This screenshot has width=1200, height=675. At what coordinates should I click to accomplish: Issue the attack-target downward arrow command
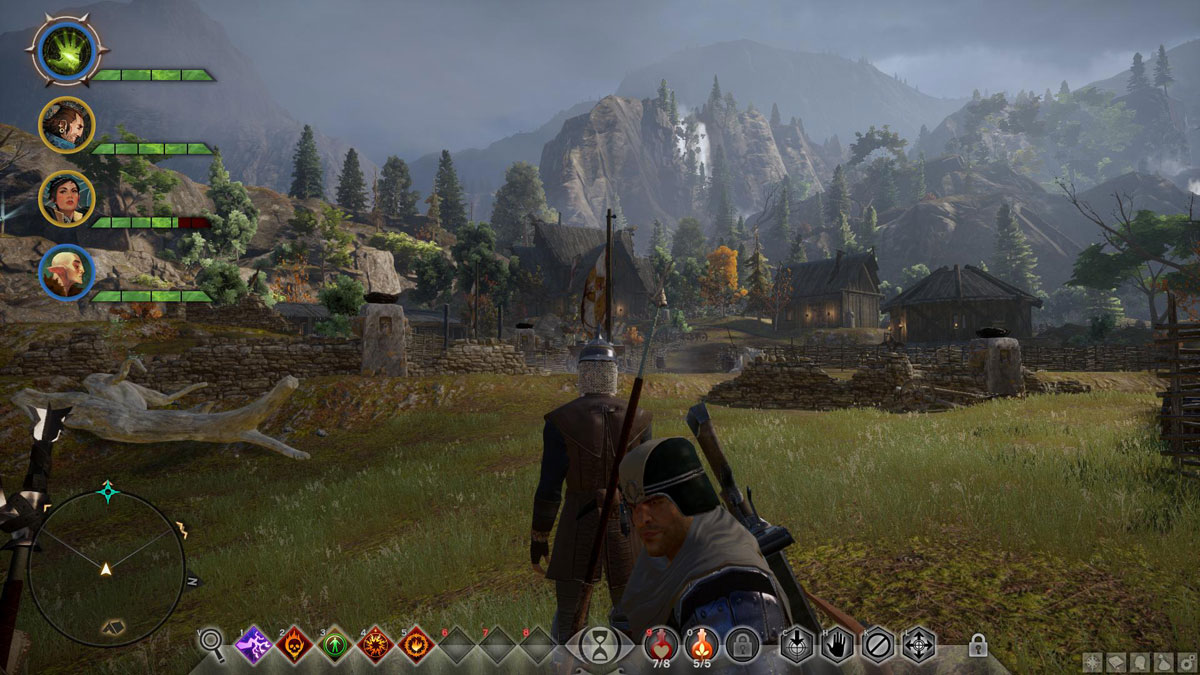pos(796,645)
